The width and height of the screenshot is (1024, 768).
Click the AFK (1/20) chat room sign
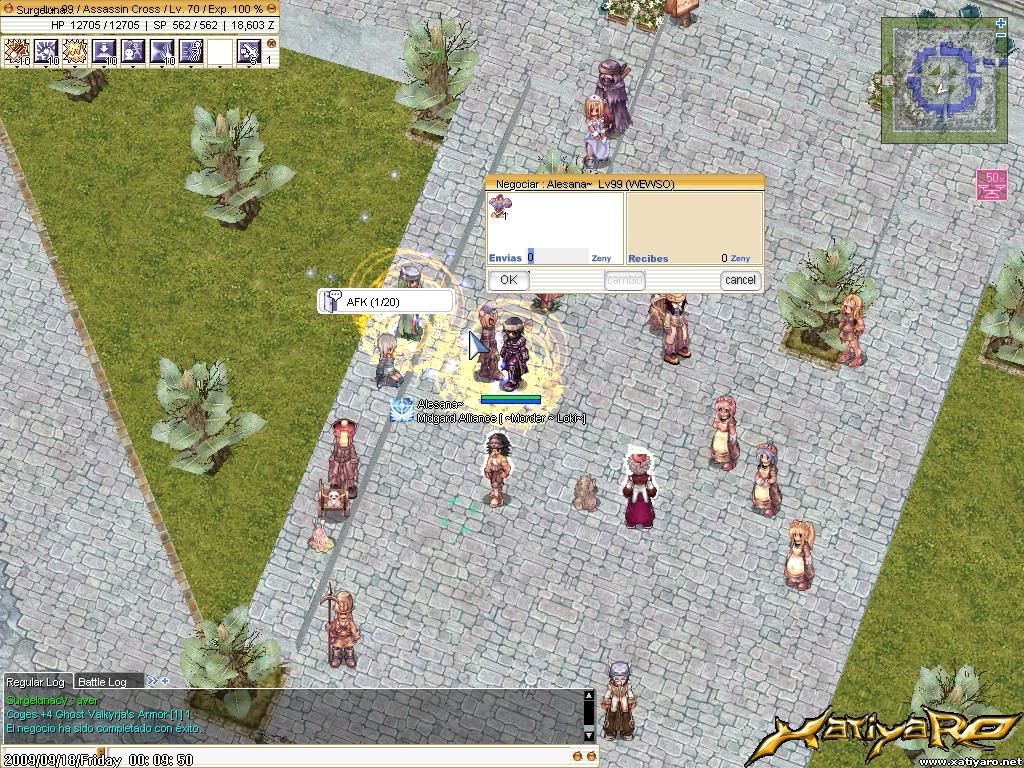(384, 302)
